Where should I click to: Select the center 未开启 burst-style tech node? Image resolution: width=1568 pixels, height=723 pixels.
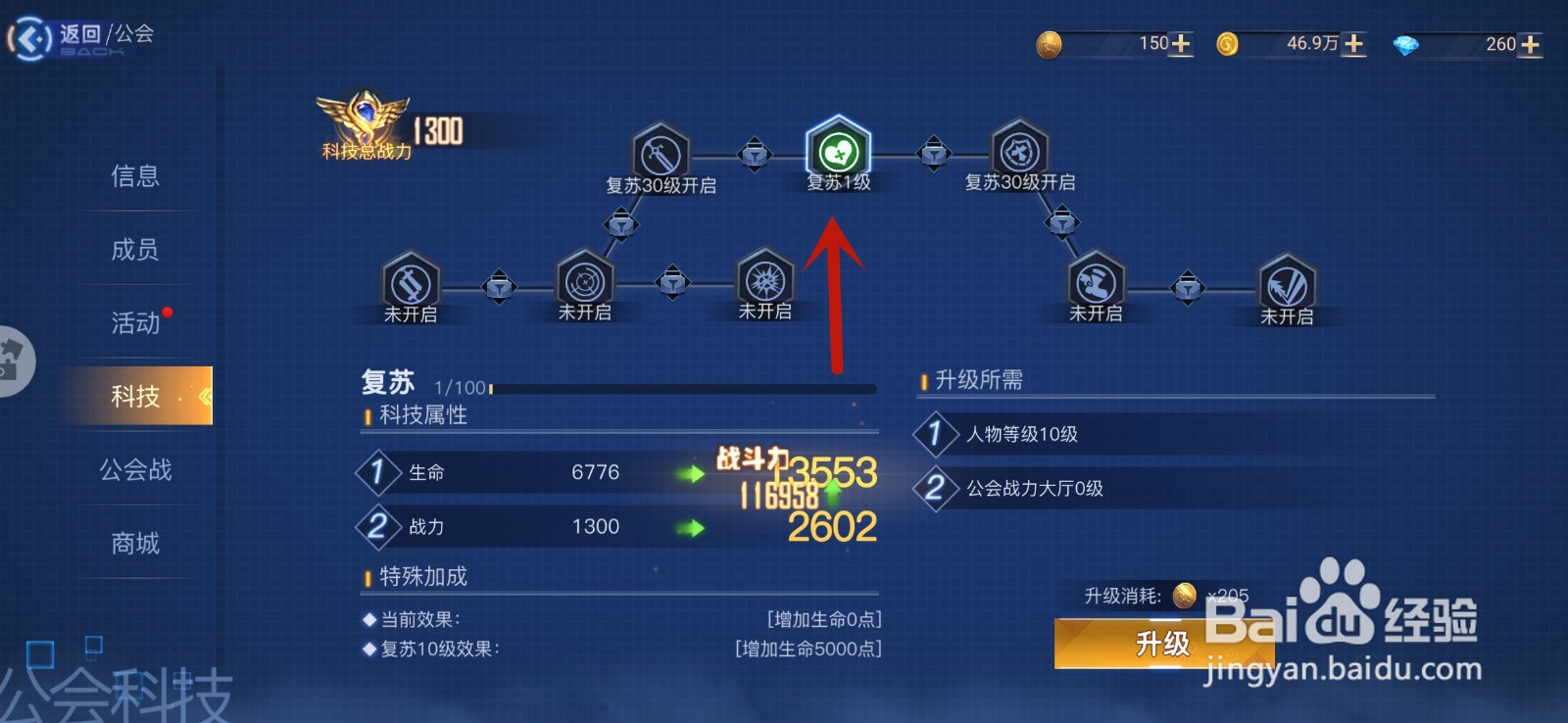tap(764, 282)
